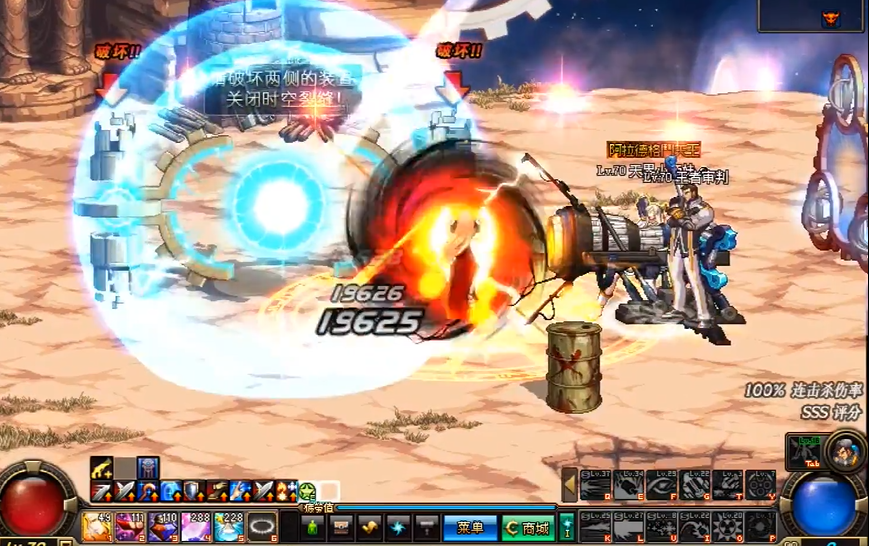Collapse the skill bar with yellow arrow
869x546 pixels.
click(570, 484)
